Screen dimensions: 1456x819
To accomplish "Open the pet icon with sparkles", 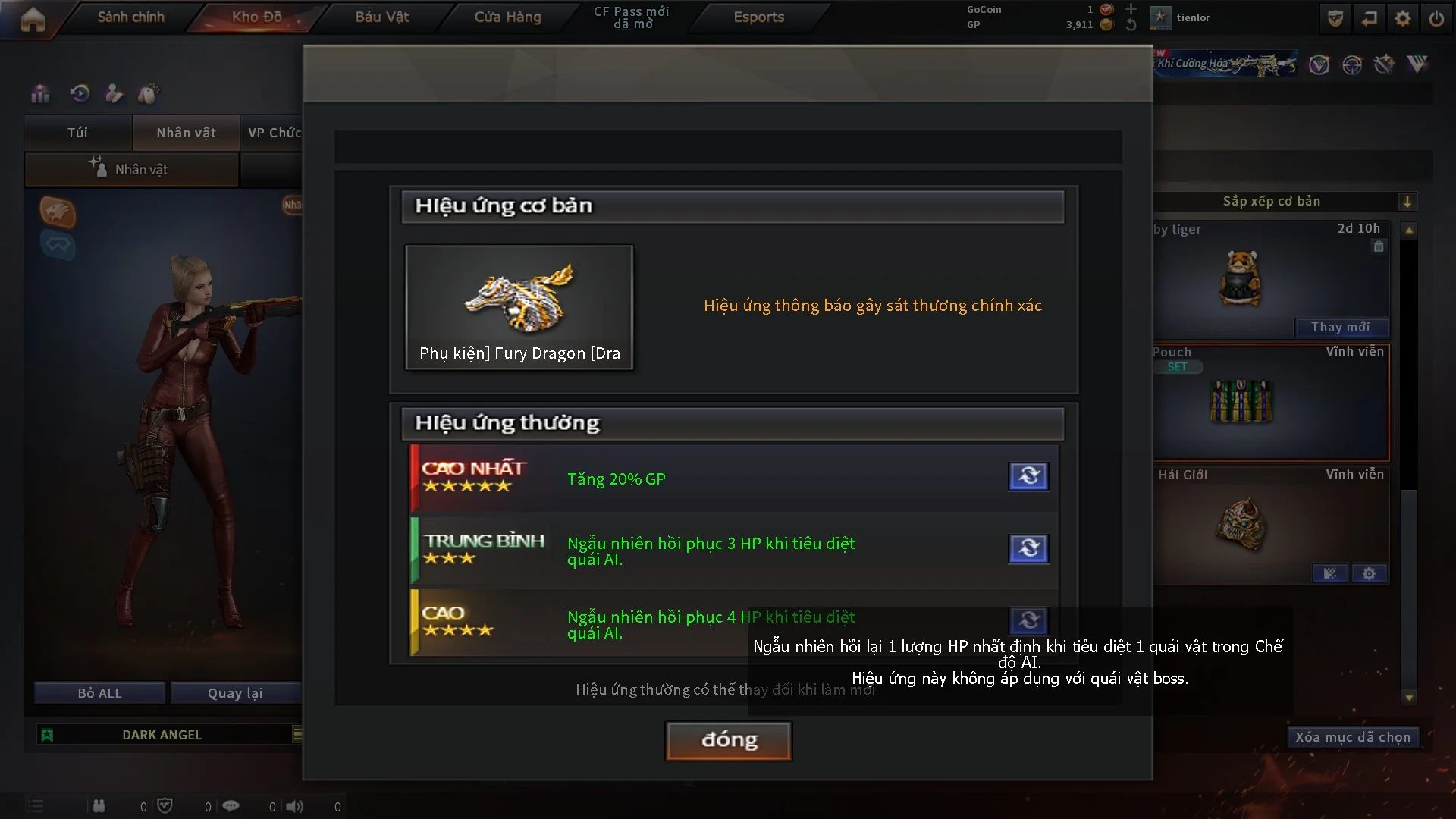I will [149, 93].
